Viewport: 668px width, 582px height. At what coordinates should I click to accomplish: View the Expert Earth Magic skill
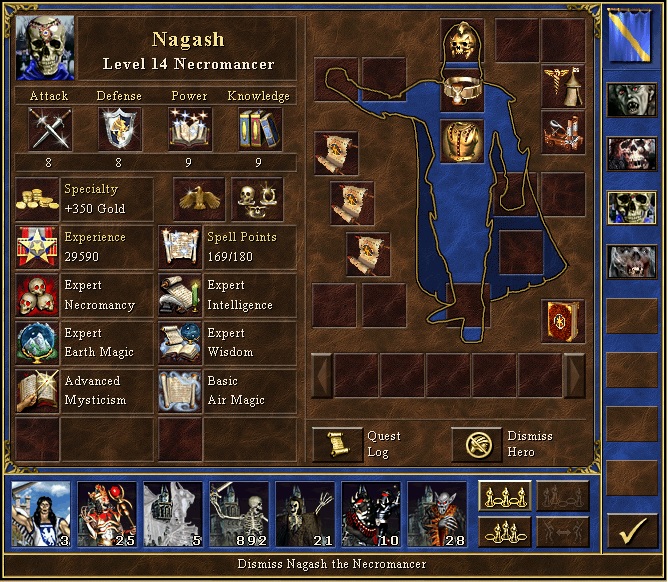pyautogui.click(x=38, y=343)
